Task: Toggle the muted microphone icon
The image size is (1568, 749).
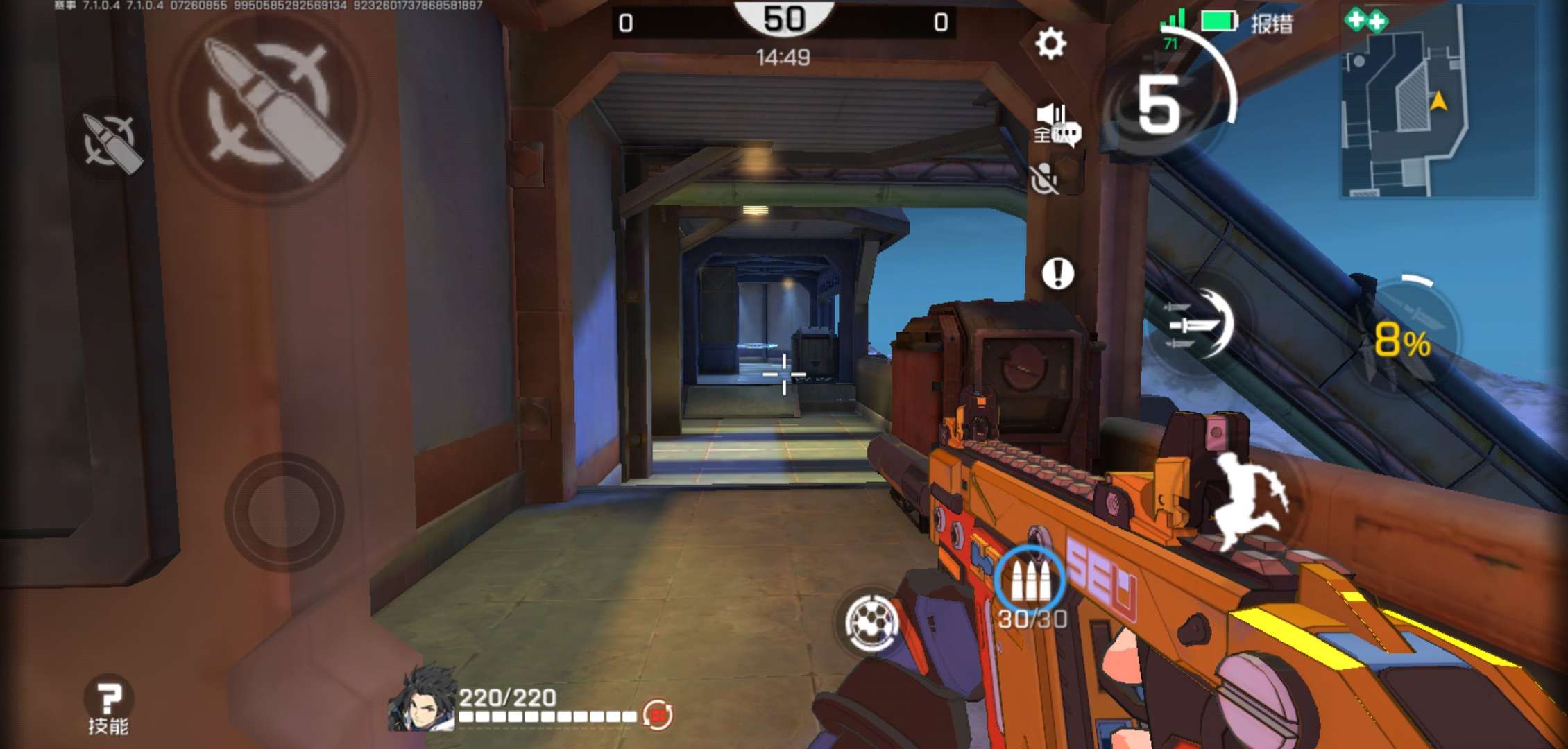Action: tap(1044, 180)
